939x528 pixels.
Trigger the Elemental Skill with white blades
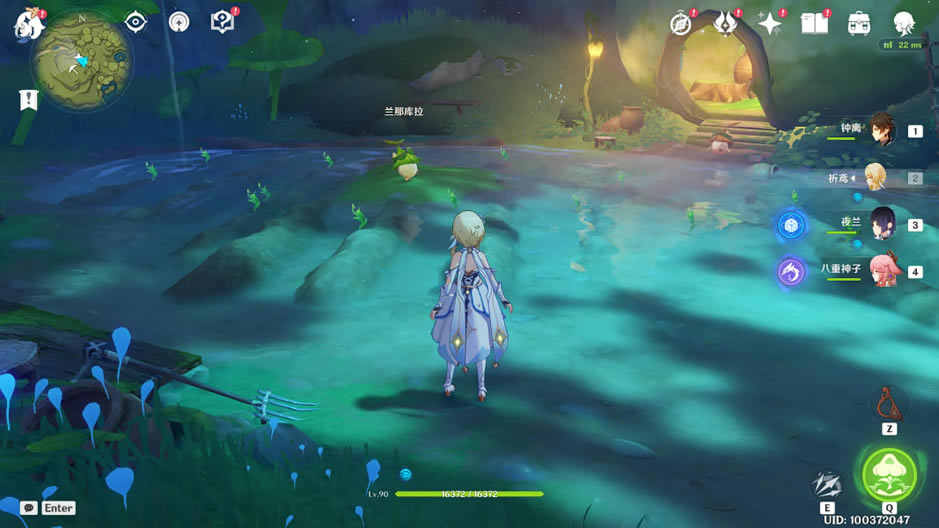point(827,484)
